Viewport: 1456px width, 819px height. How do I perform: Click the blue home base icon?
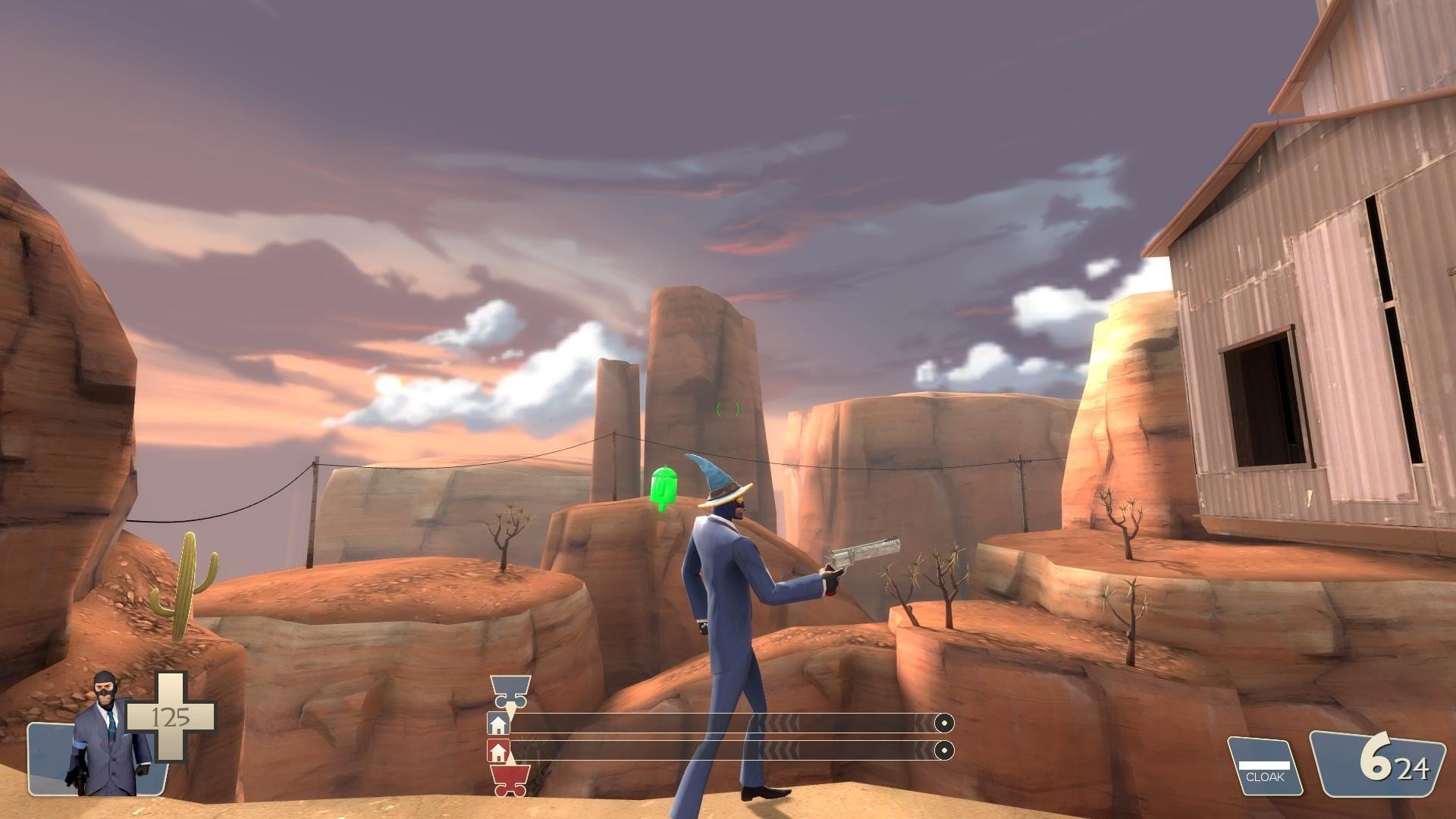click(498, 724)
